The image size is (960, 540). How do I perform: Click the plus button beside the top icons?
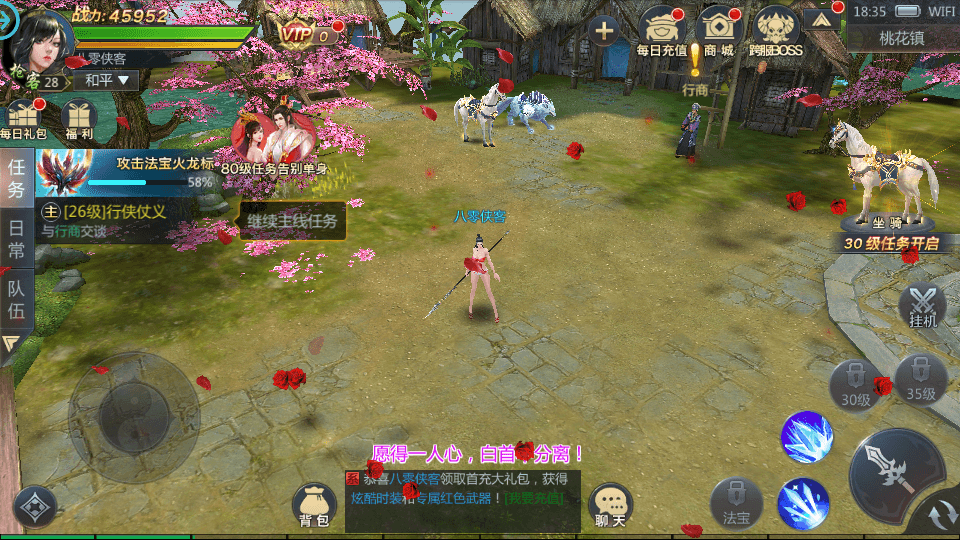pos(604,30)
